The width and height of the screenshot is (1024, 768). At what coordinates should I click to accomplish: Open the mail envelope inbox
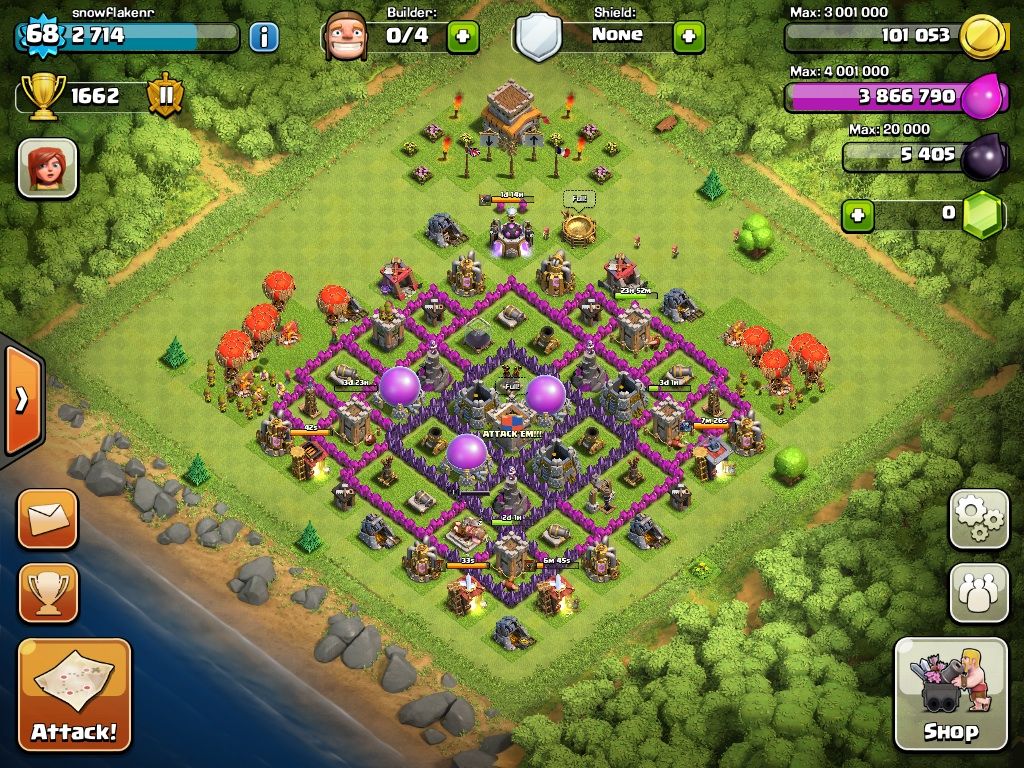pyautogui.click(x=47, y=519)
